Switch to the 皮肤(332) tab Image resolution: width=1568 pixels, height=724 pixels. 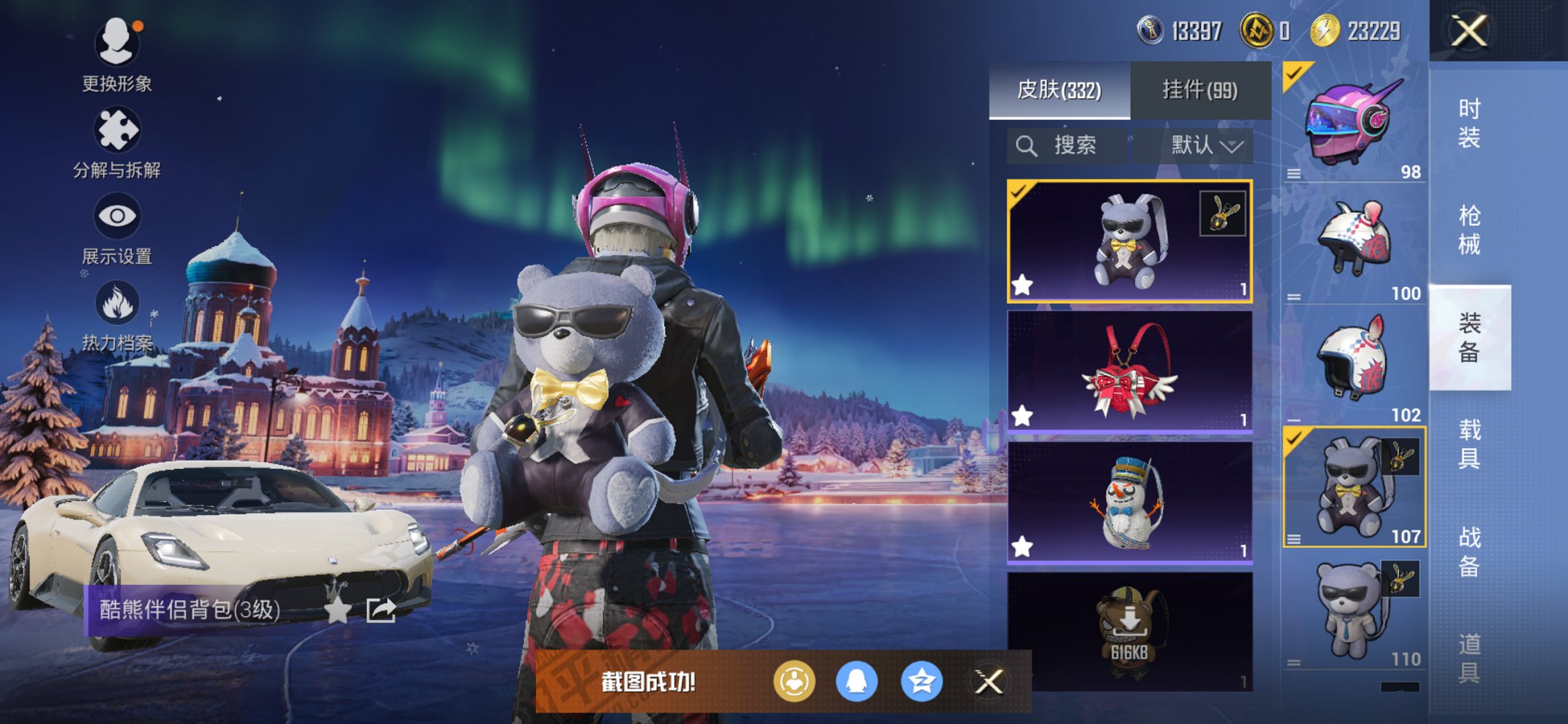[x=1059, y=90]
